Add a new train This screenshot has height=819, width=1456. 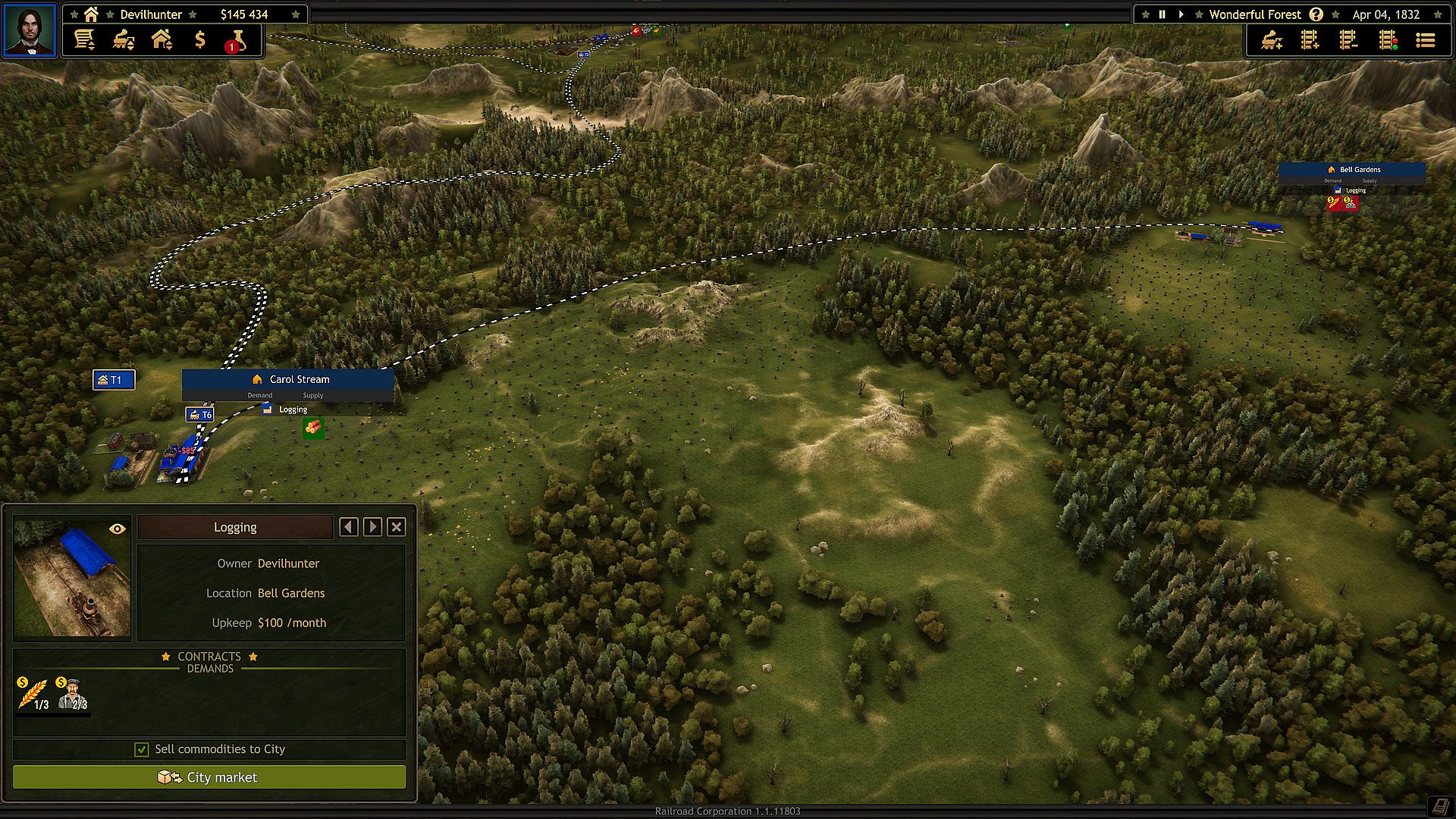coord(1272,40)
